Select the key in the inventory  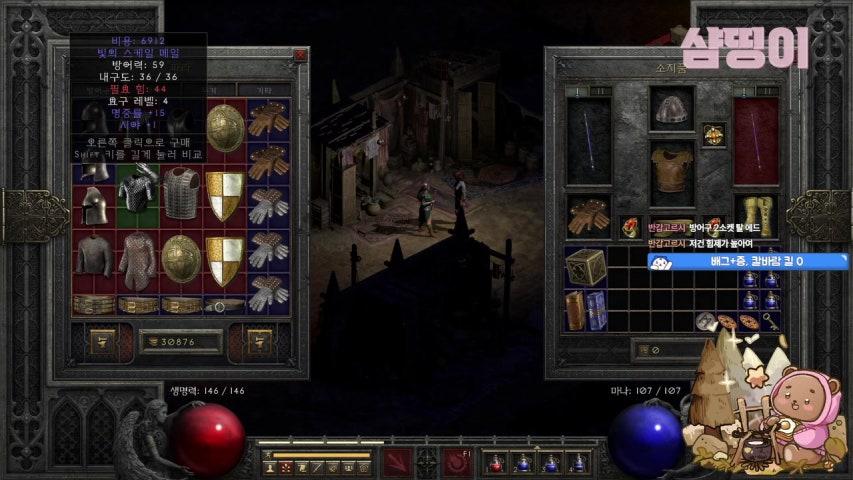pos(771,321)
